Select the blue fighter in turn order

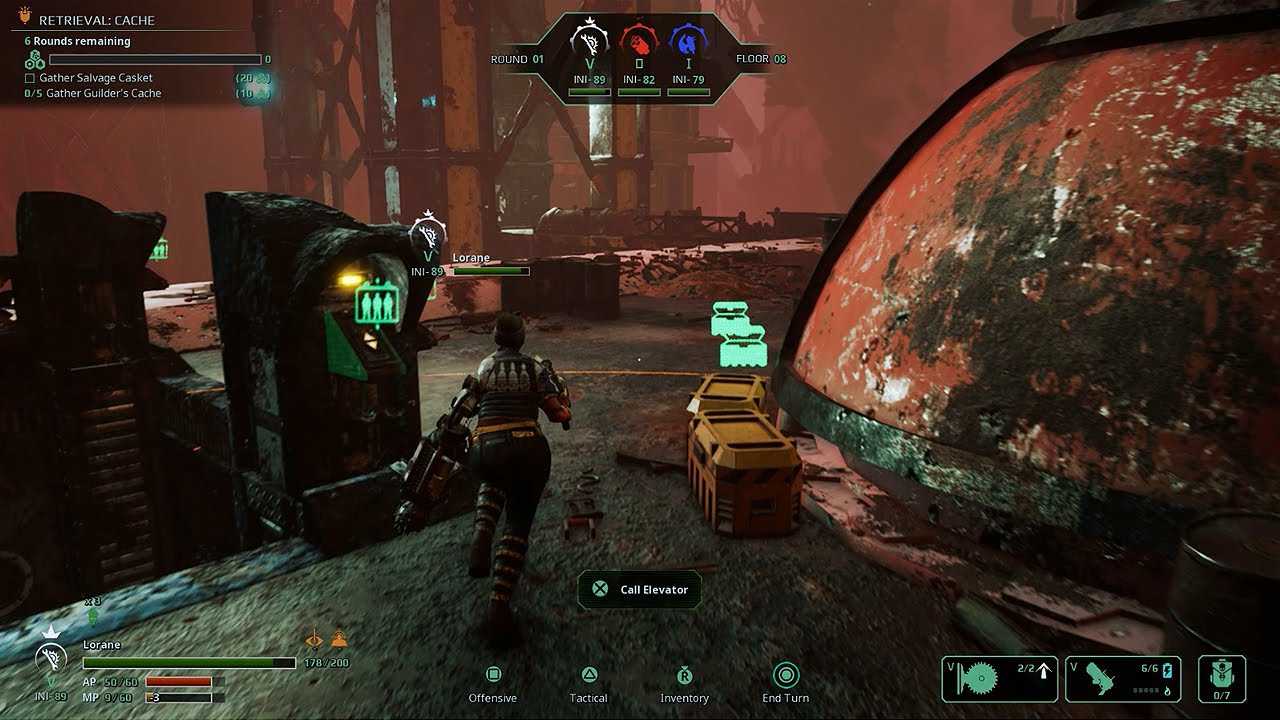pyautogui.click(x=688, y=43)
